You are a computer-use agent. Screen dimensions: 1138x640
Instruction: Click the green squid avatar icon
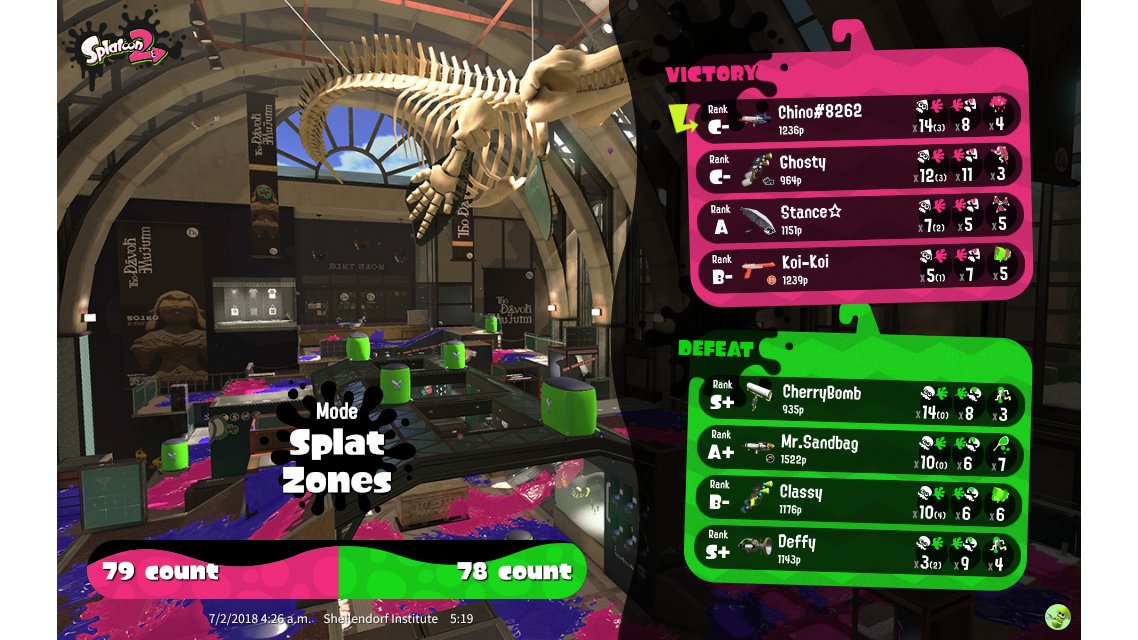click(x=1057, y=616)
